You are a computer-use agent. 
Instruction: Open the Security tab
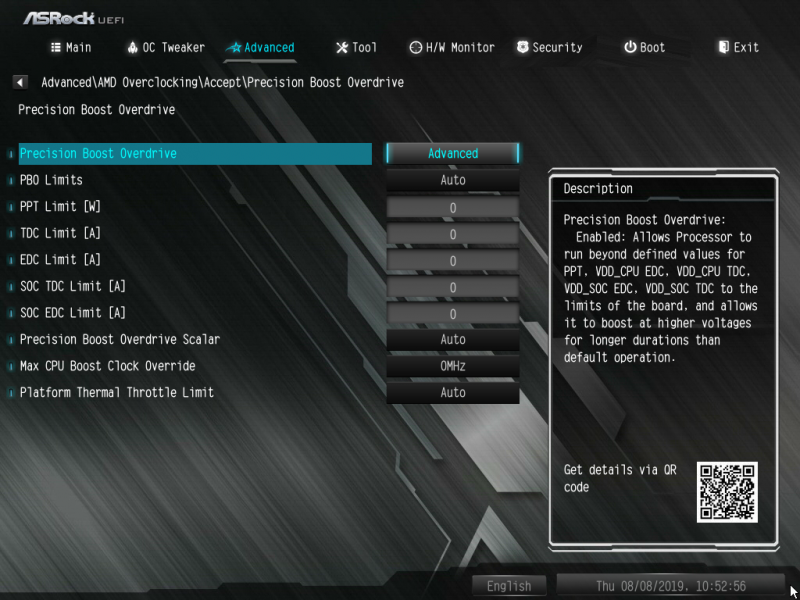click(x=549, y=47)
